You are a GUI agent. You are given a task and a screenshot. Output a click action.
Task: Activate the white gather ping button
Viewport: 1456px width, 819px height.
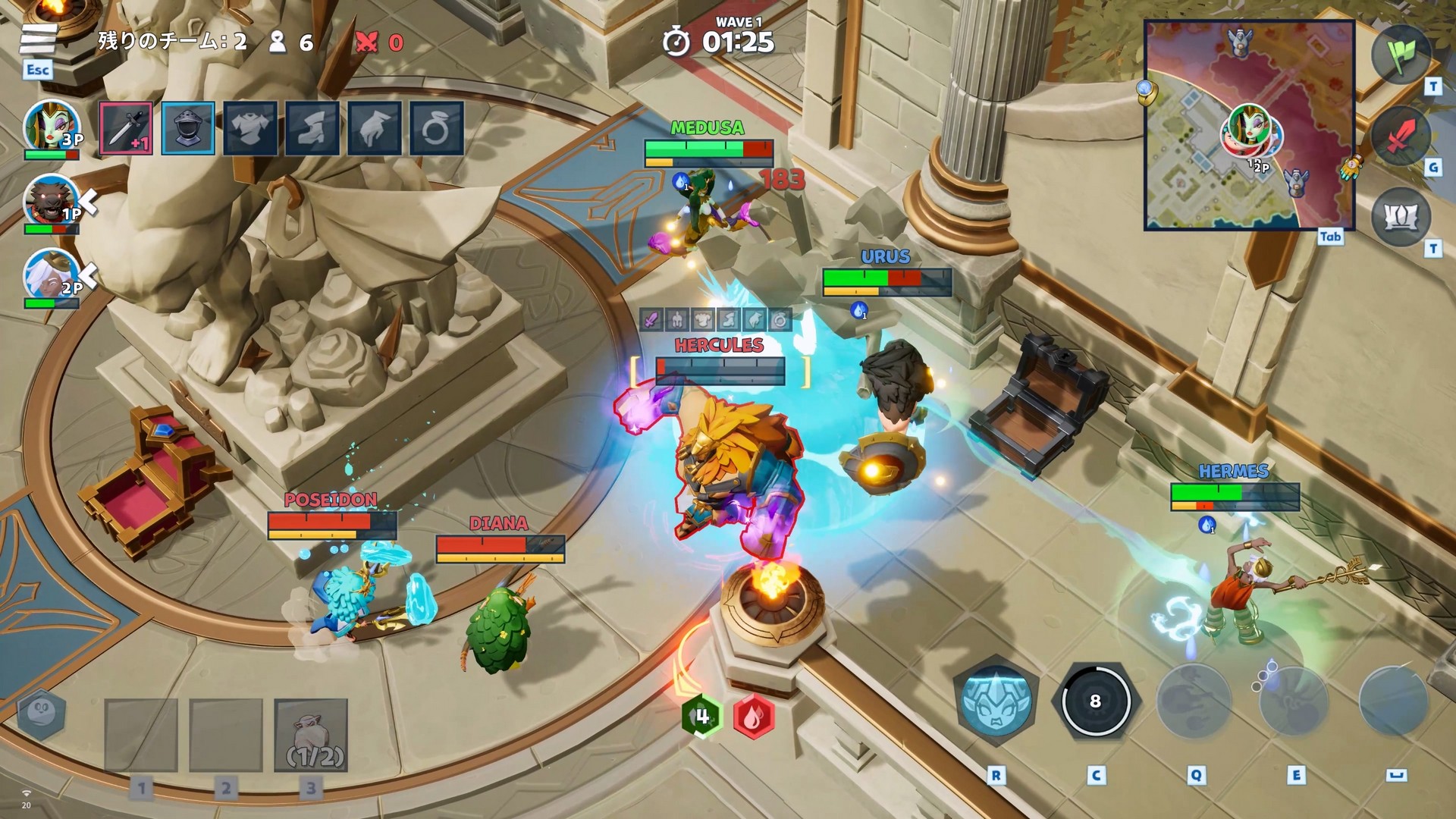1400,218
